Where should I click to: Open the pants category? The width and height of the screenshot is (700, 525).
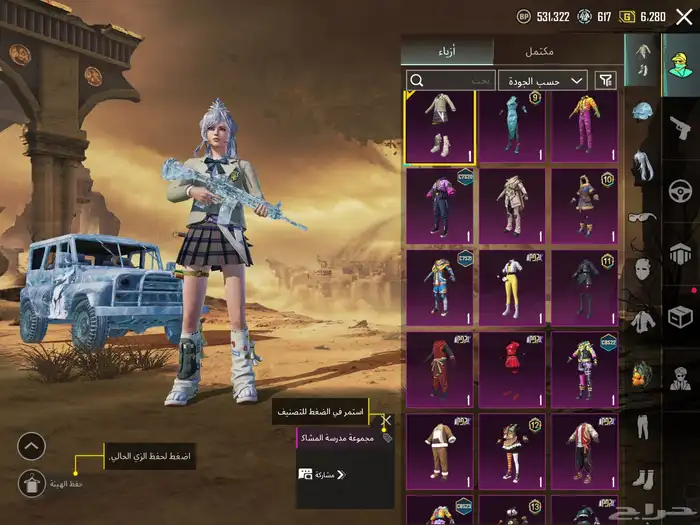click(x=640, y=428)
